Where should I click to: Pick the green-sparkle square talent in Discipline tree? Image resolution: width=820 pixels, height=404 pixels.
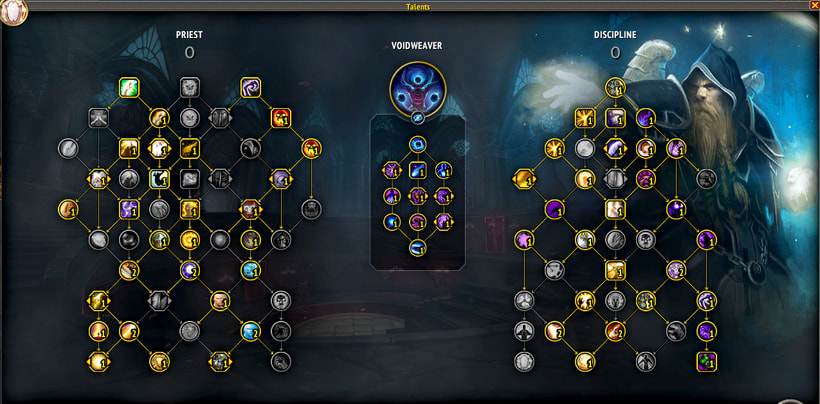(708, 360)
